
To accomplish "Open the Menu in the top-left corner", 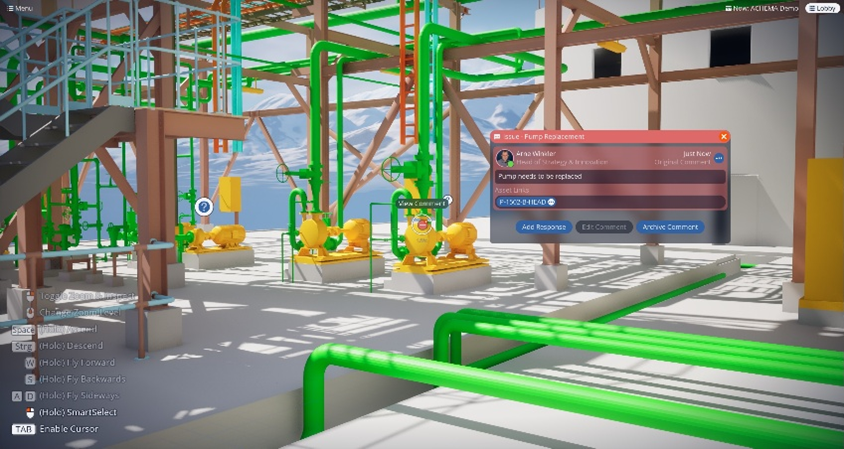I will pyautogui.click(x=19, y=8).
